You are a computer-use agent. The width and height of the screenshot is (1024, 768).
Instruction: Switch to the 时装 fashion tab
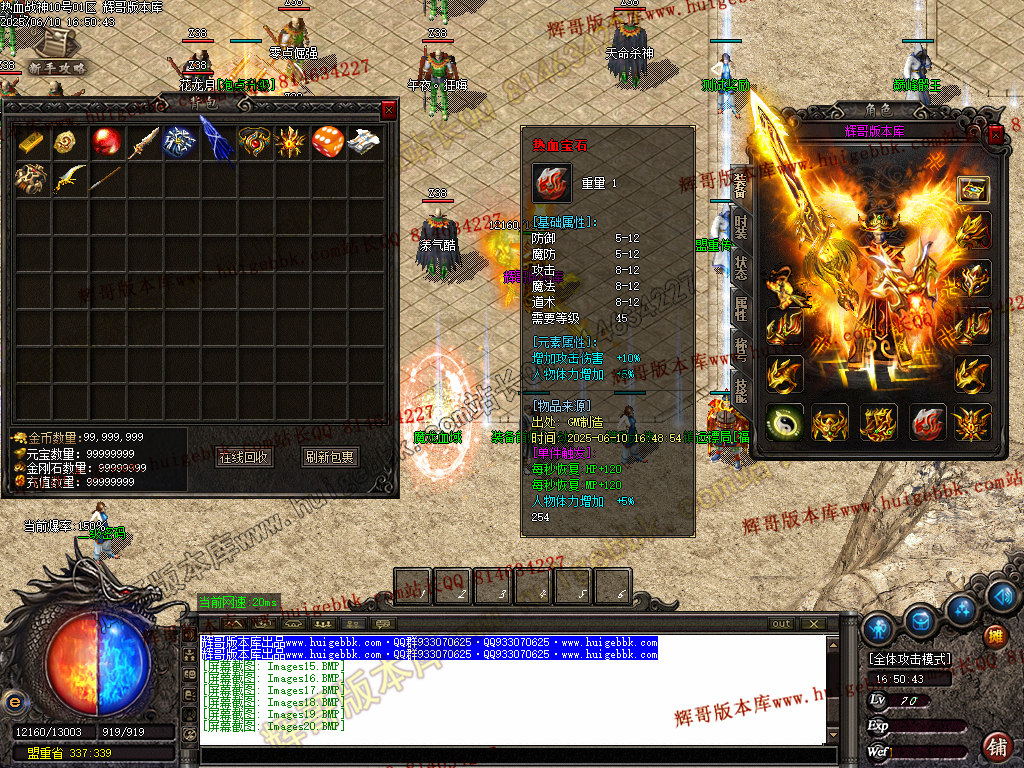[x=740, y=226]
